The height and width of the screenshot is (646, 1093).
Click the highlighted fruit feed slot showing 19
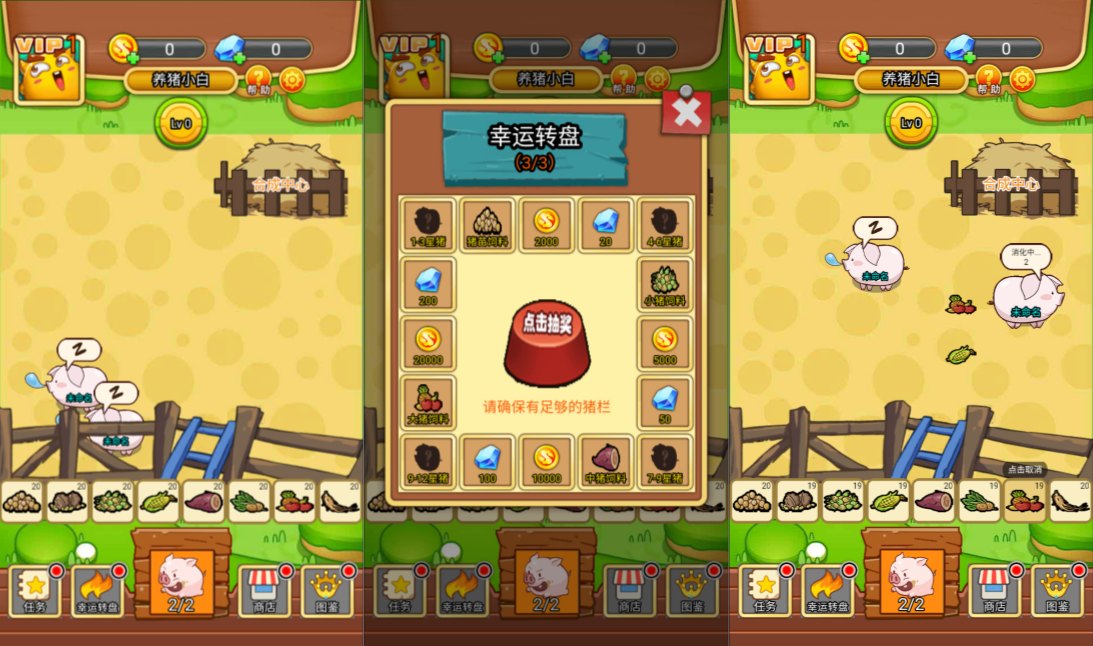(1024, 500)
